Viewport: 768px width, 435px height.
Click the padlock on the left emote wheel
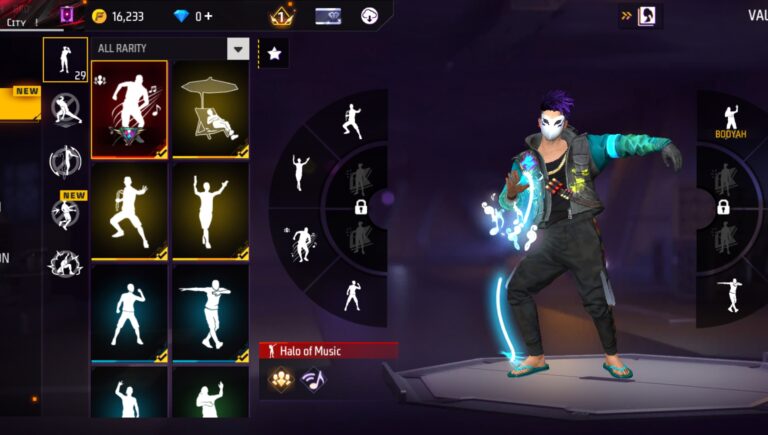point(360,207)
